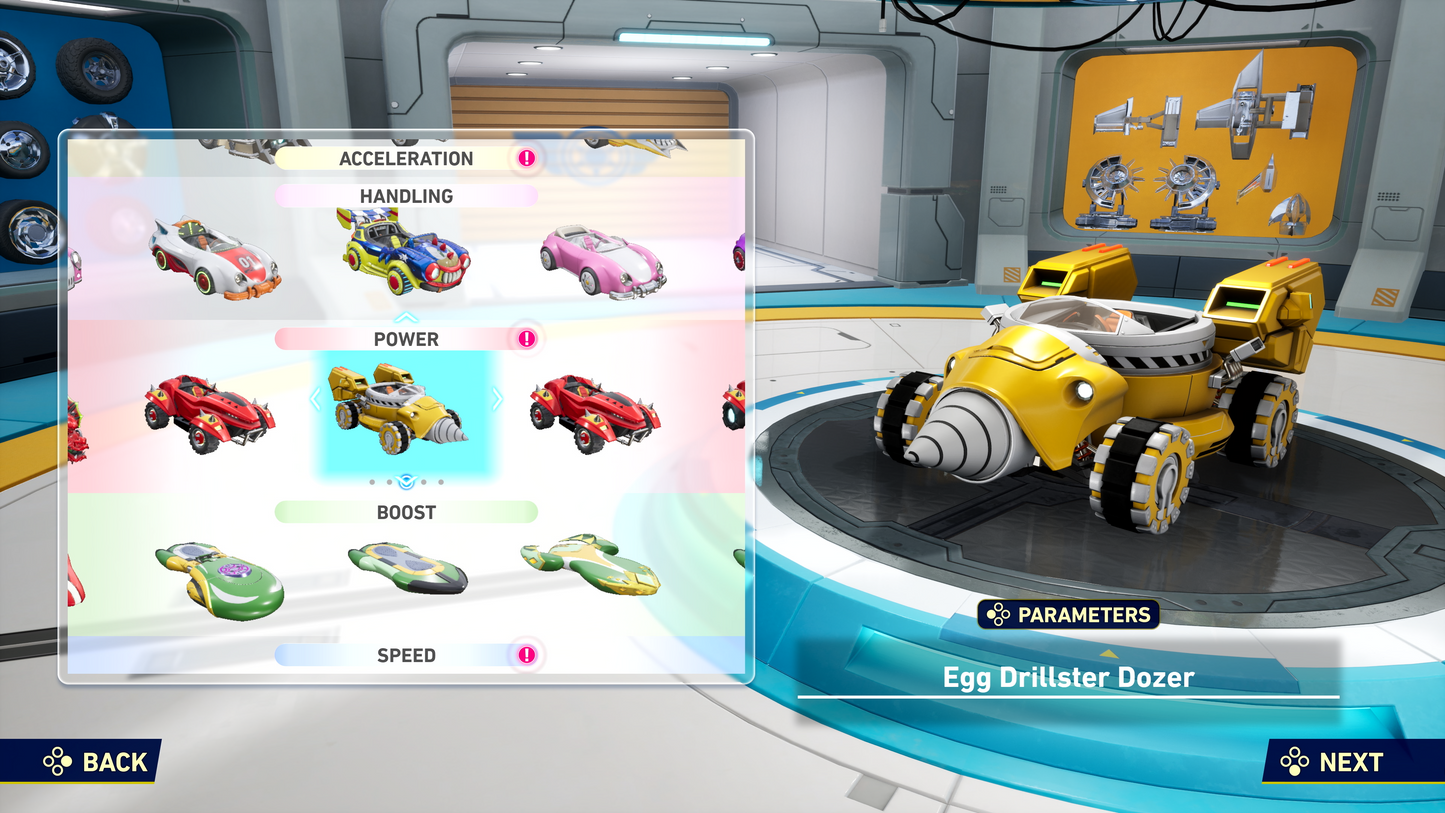
Task: Click the gamepad button icon on NEXT
Action: [x=1292, y=762]
